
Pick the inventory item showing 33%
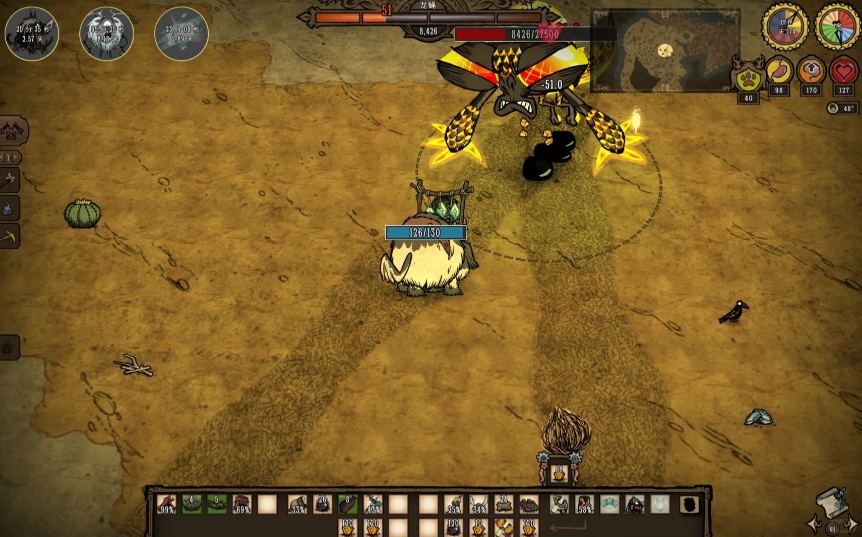point(297,504)
